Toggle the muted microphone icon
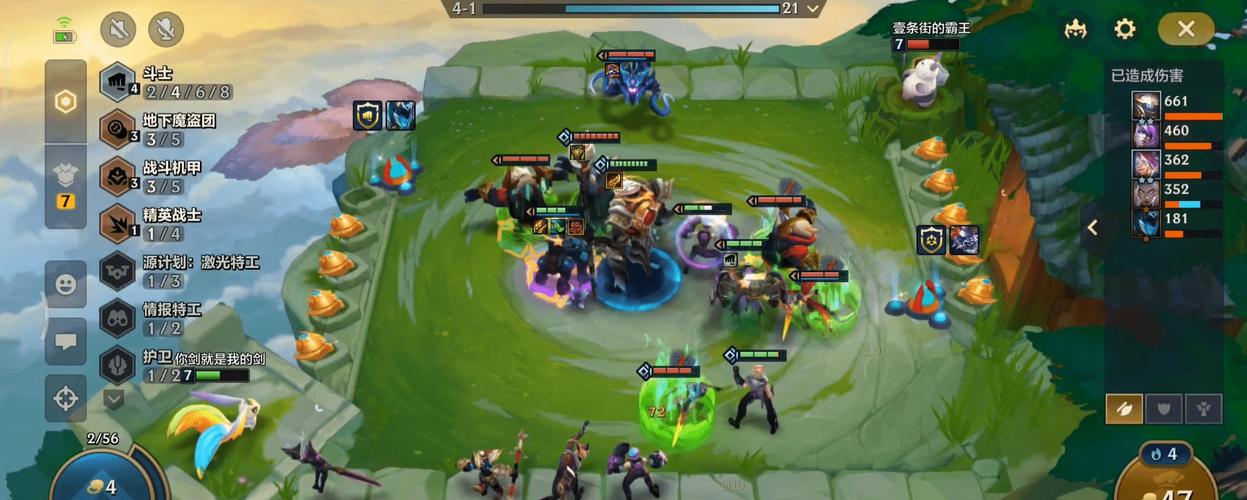This screenshot has height=500, width=1247. 165,29
